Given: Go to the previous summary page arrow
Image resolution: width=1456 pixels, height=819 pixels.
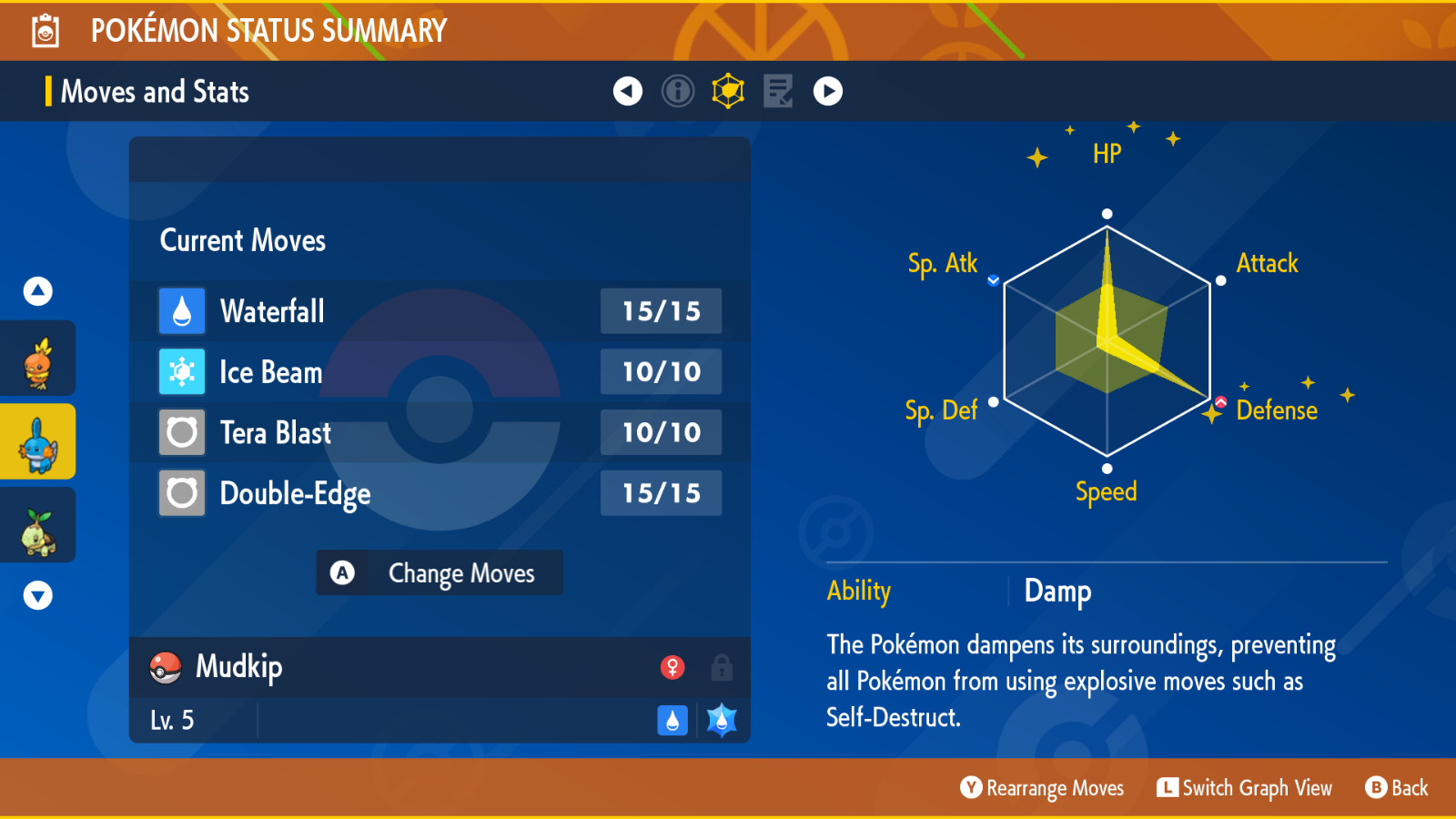Looking at the screenshot, I should 628,91.
